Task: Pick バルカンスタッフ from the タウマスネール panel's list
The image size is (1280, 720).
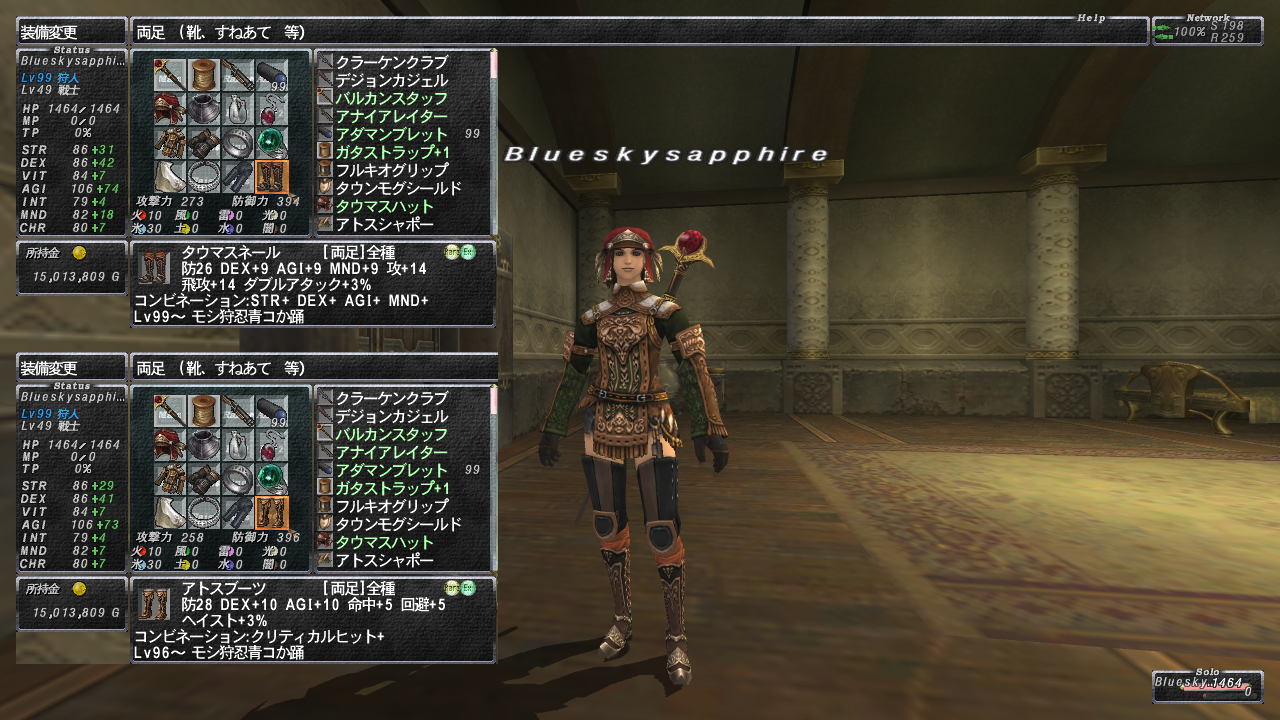Action: [391, 98]
